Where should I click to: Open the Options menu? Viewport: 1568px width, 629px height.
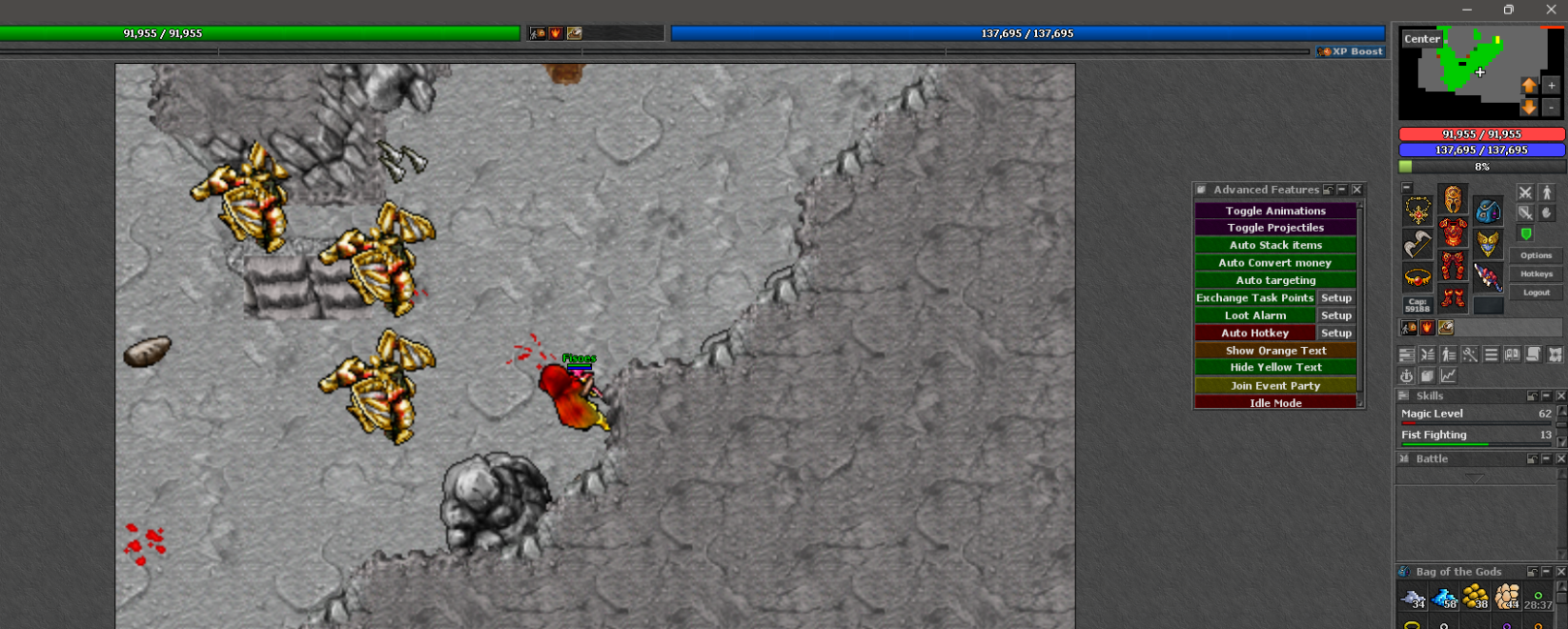[1535, 256]
